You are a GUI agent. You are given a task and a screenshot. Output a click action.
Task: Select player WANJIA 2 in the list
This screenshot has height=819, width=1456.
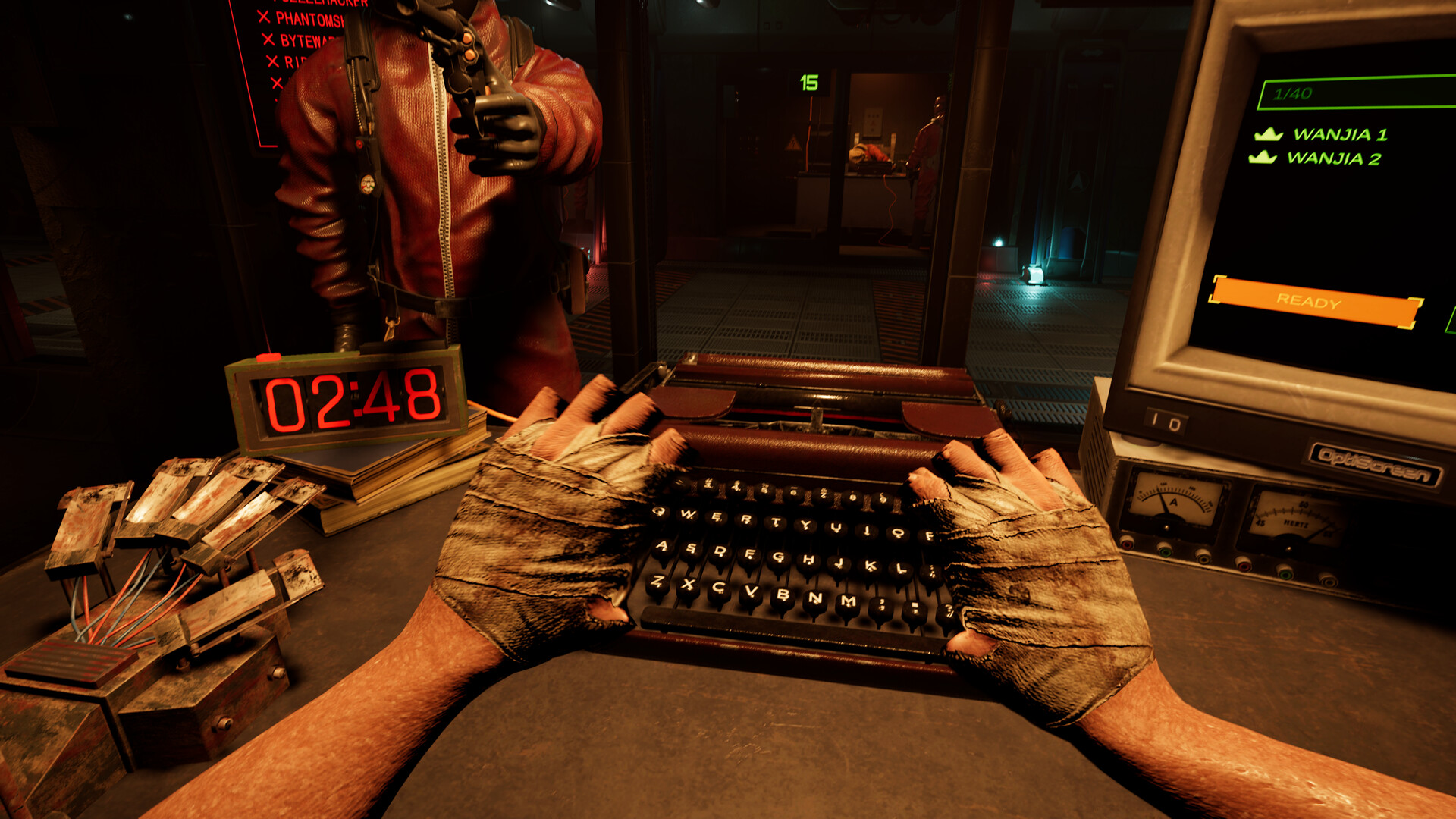(1333, 158)
